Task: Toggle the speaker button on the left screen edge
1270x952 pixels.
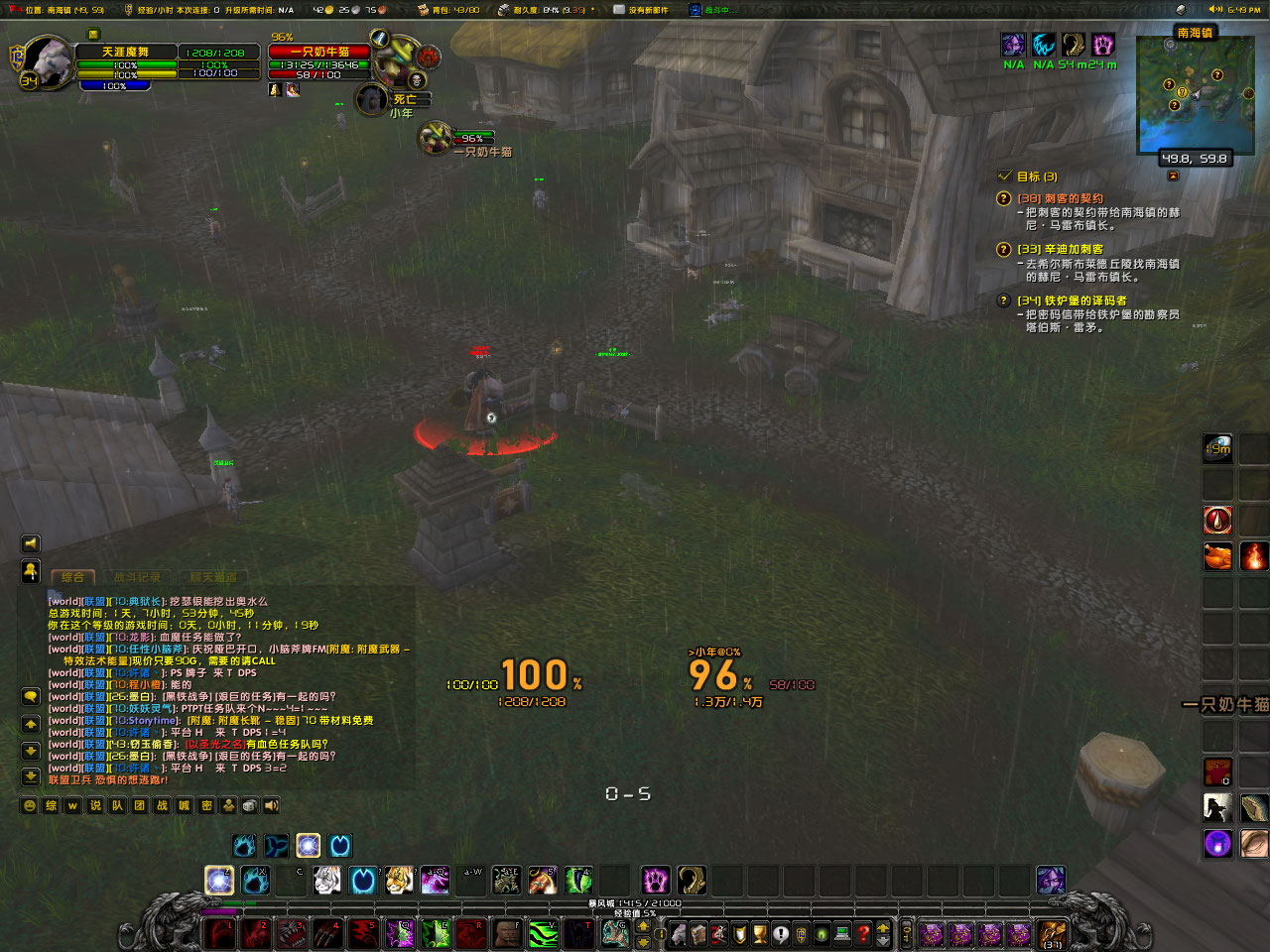Action: (30, 543)
